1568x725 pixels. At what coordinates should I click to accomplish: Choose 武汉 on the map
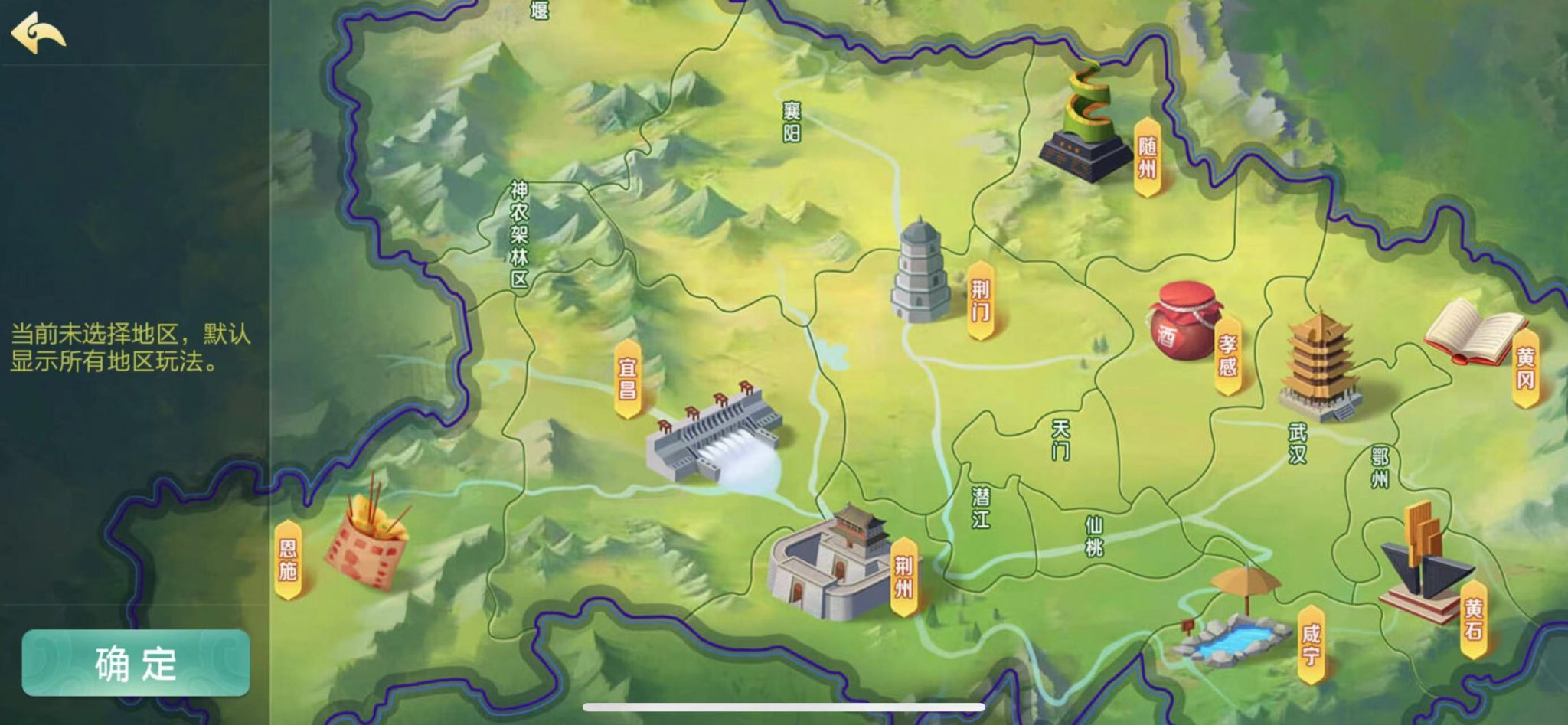tap(1298, 443)
